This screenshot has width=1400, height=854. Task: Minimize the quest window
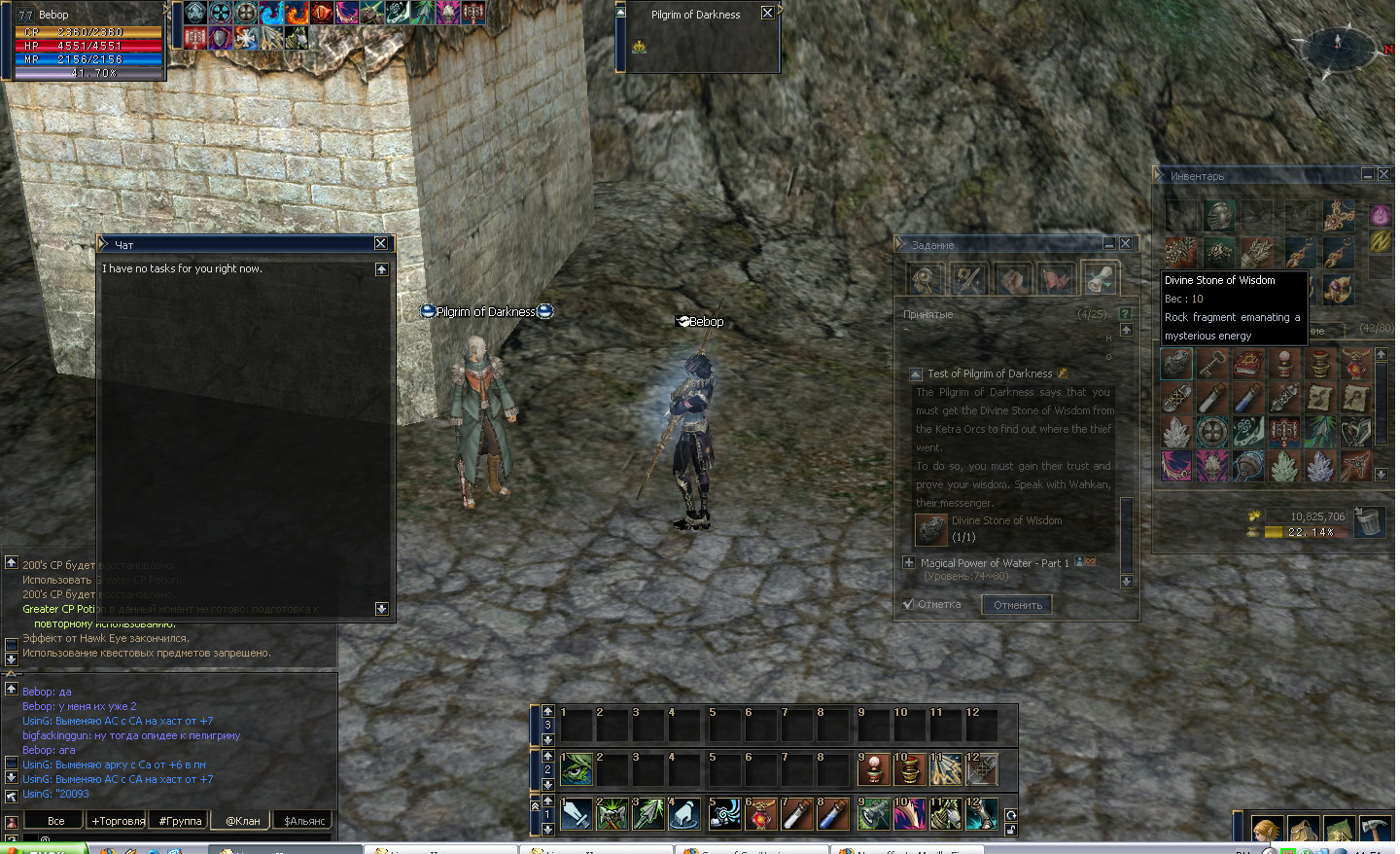1108,243
